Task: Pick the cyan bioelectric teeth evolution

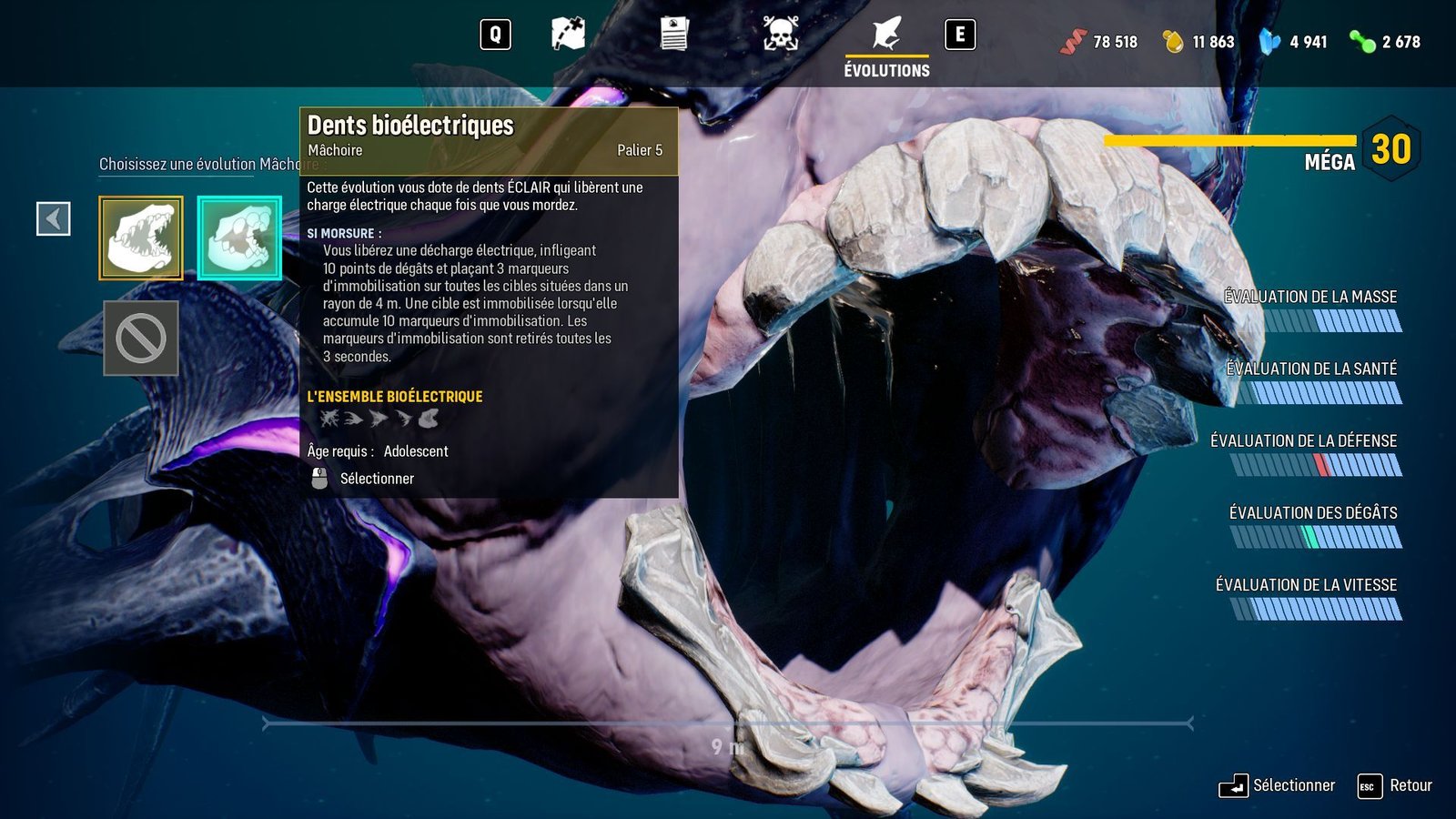Action: (239, 238)
